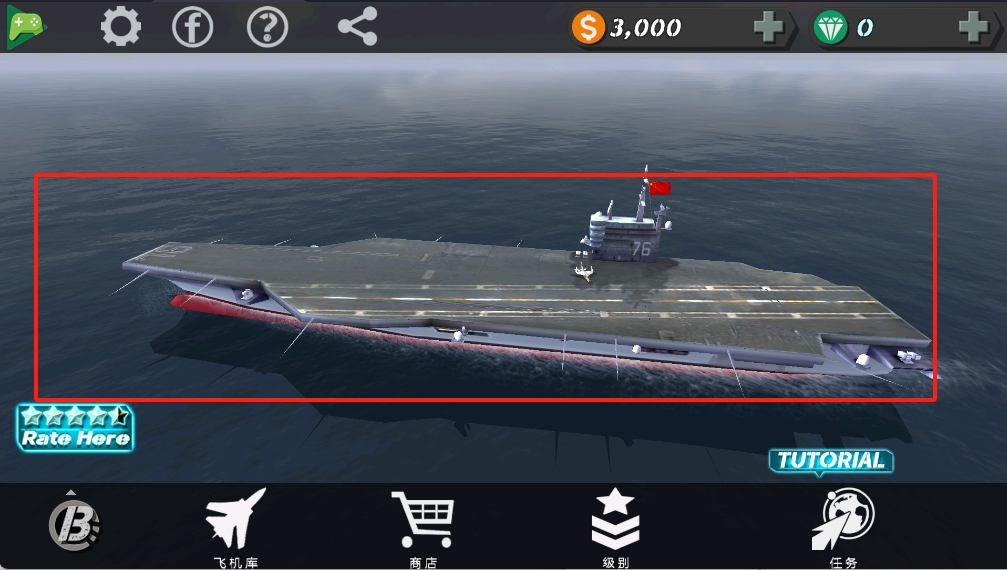This screenshot has height=570, width=1007.
Task: Start the Tutorial
Action: (831, 461)
